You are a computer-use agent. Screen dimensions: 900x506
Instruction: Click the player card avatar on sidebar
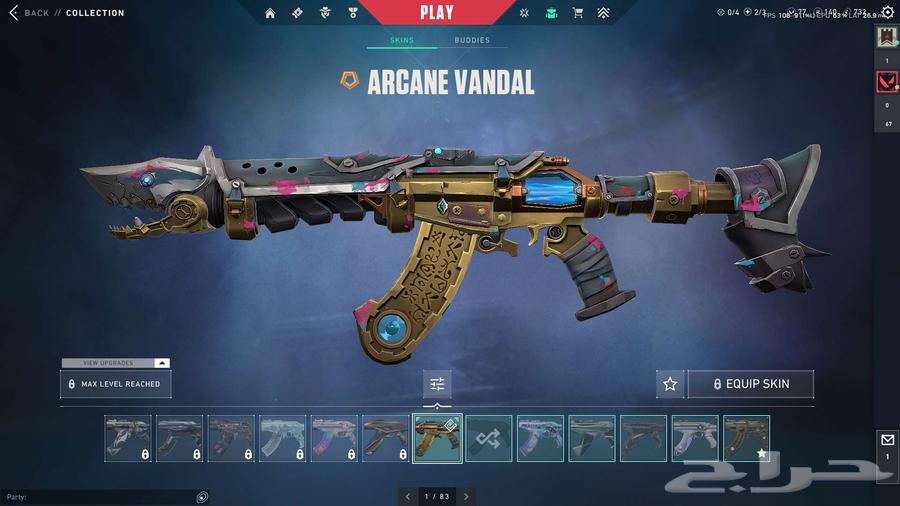coord(887,38)
